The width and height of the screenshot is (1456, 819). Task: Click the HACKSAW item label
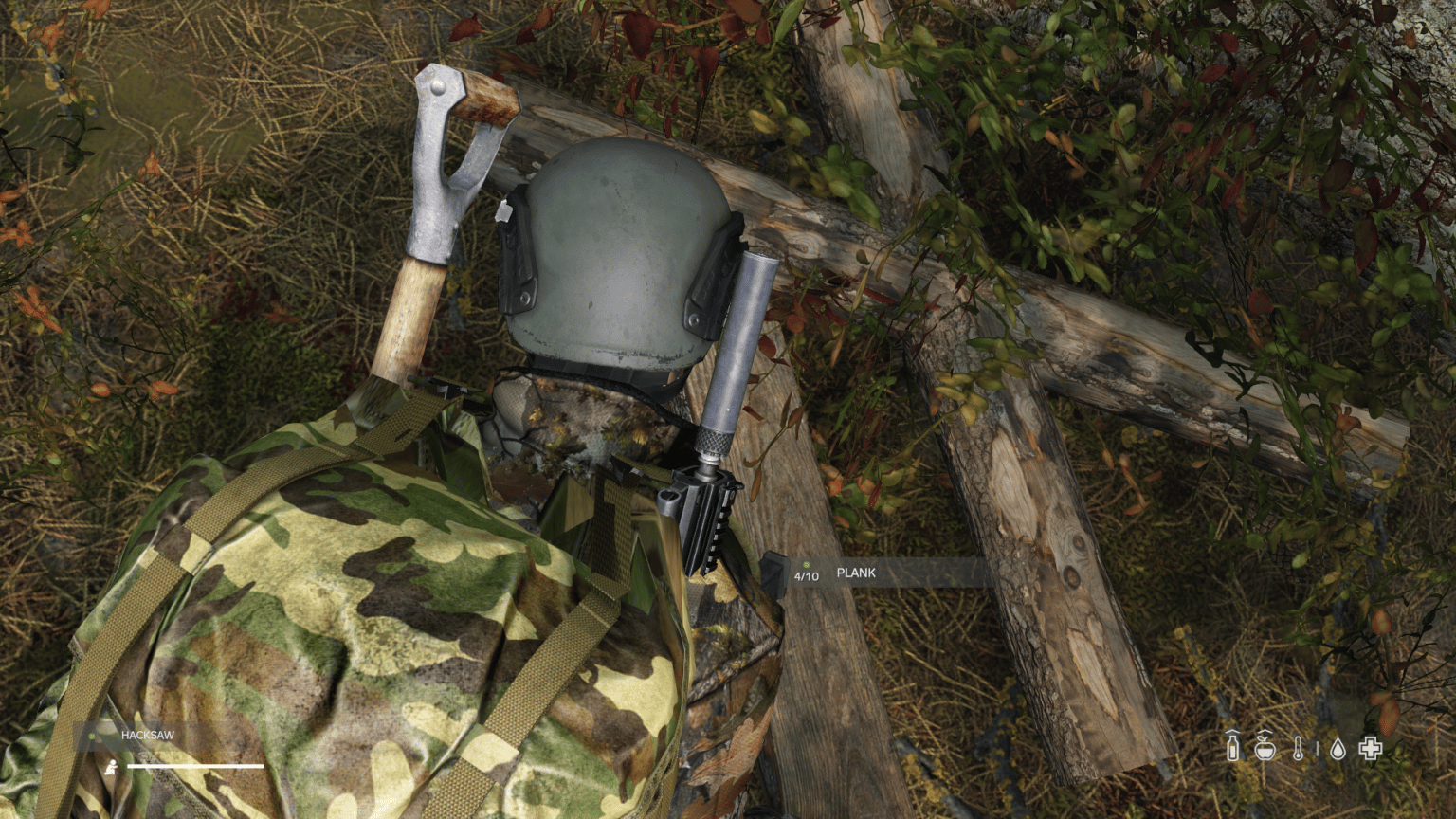(148, 735)
